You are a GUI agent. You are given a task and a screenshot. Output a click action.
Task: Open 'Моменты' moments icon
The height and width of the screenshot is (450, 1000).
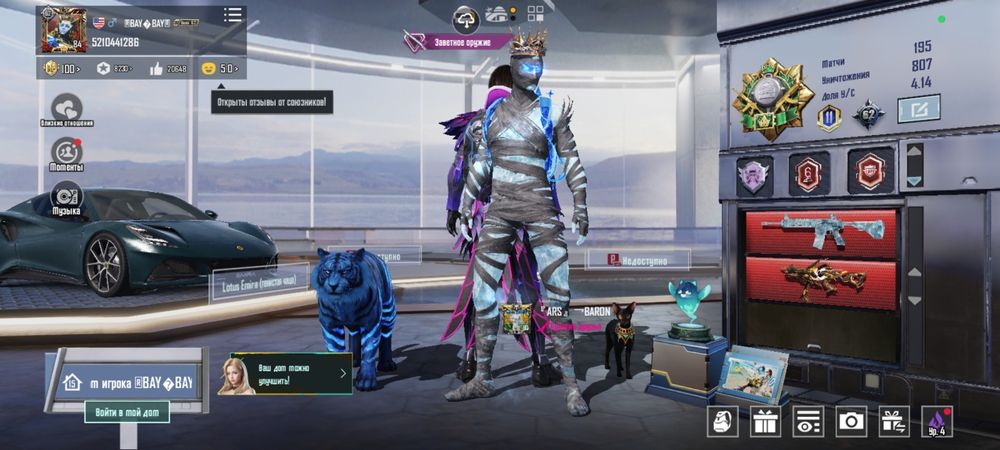(x=67, y=153)
